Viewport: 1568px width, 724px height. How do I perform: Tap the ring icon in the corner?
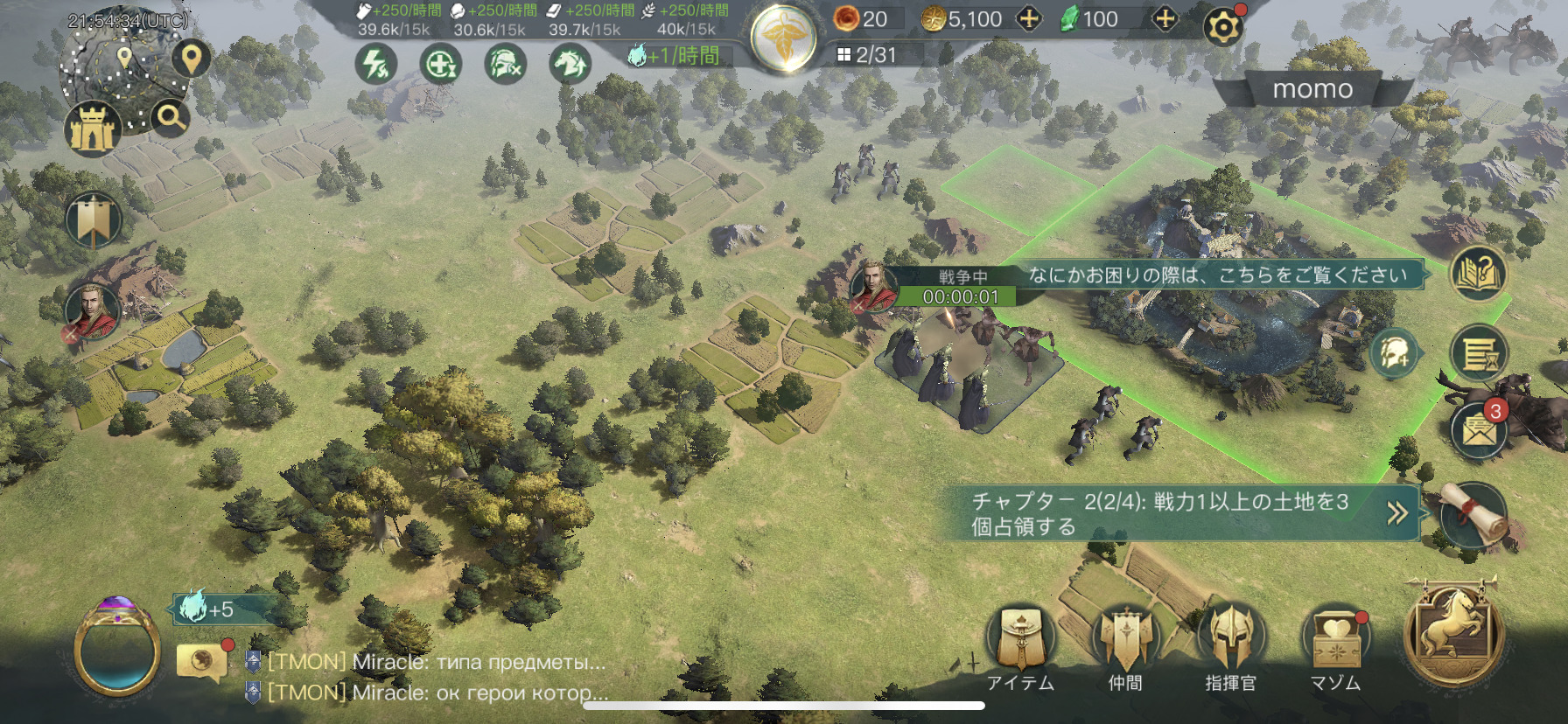coord(117,647)
